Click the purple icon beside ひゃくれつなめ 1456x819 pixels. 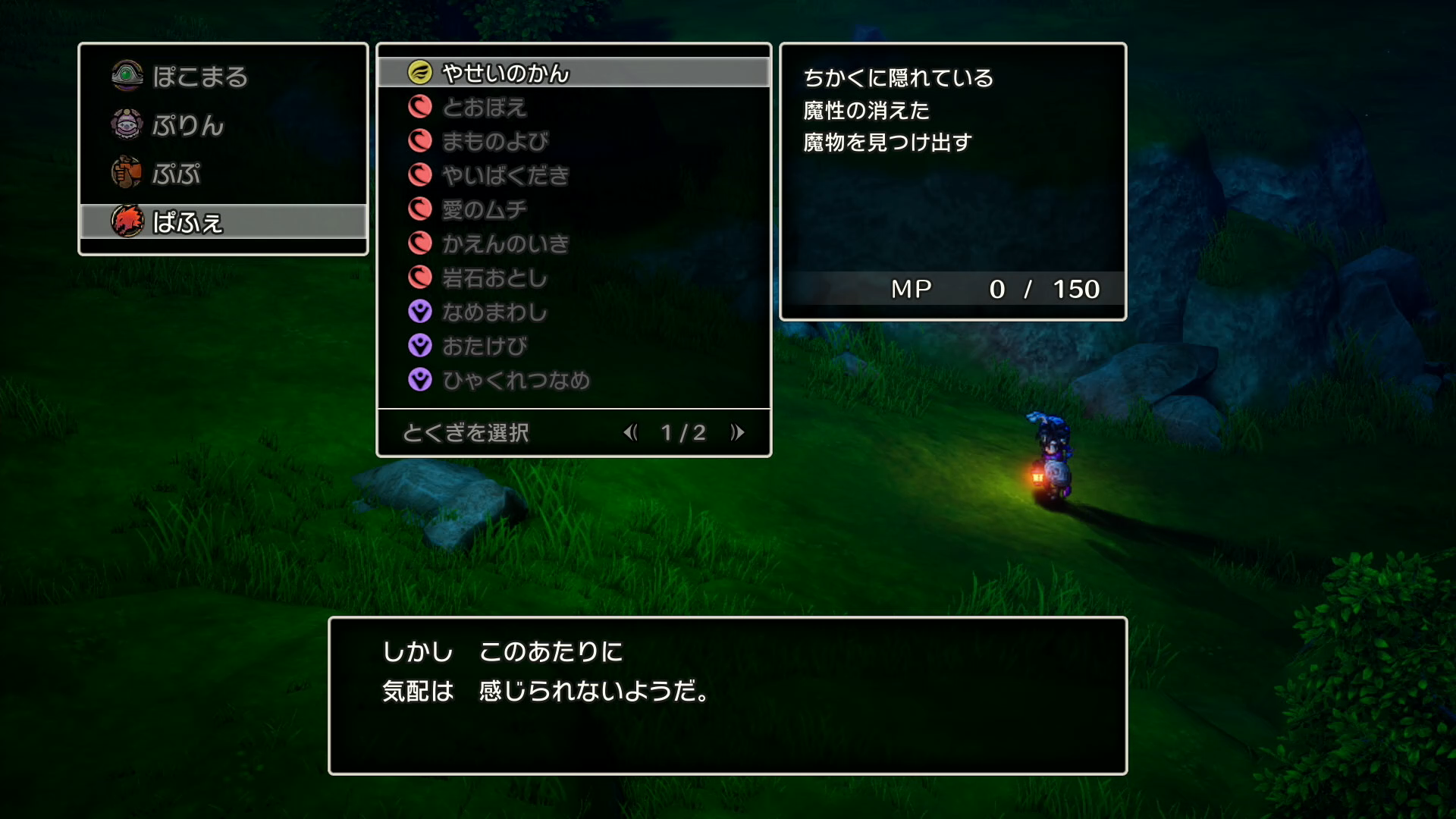419,380
